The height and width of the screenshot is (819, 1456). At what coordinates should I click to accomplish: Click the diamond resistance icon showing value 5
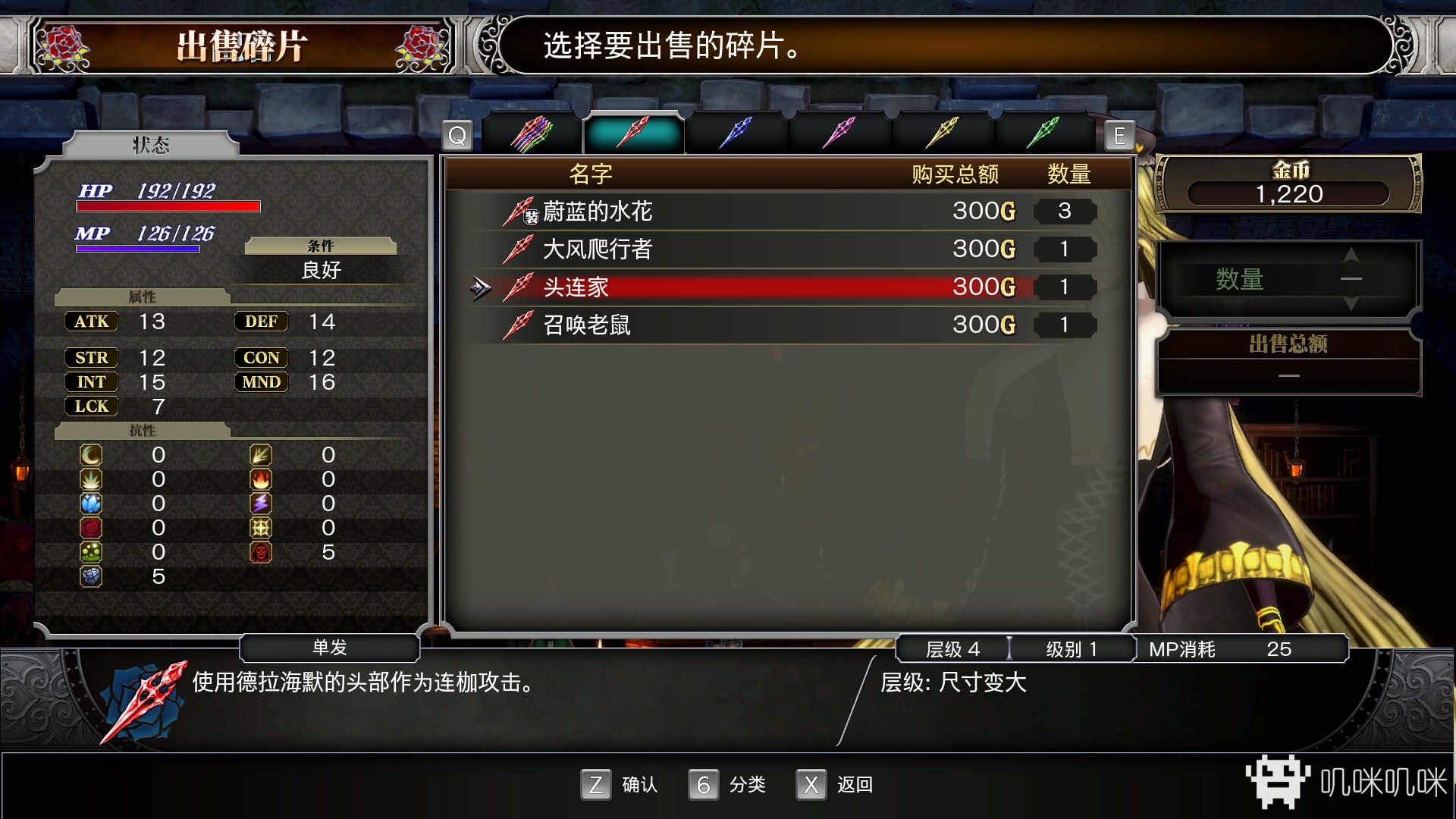click(89, 576)
